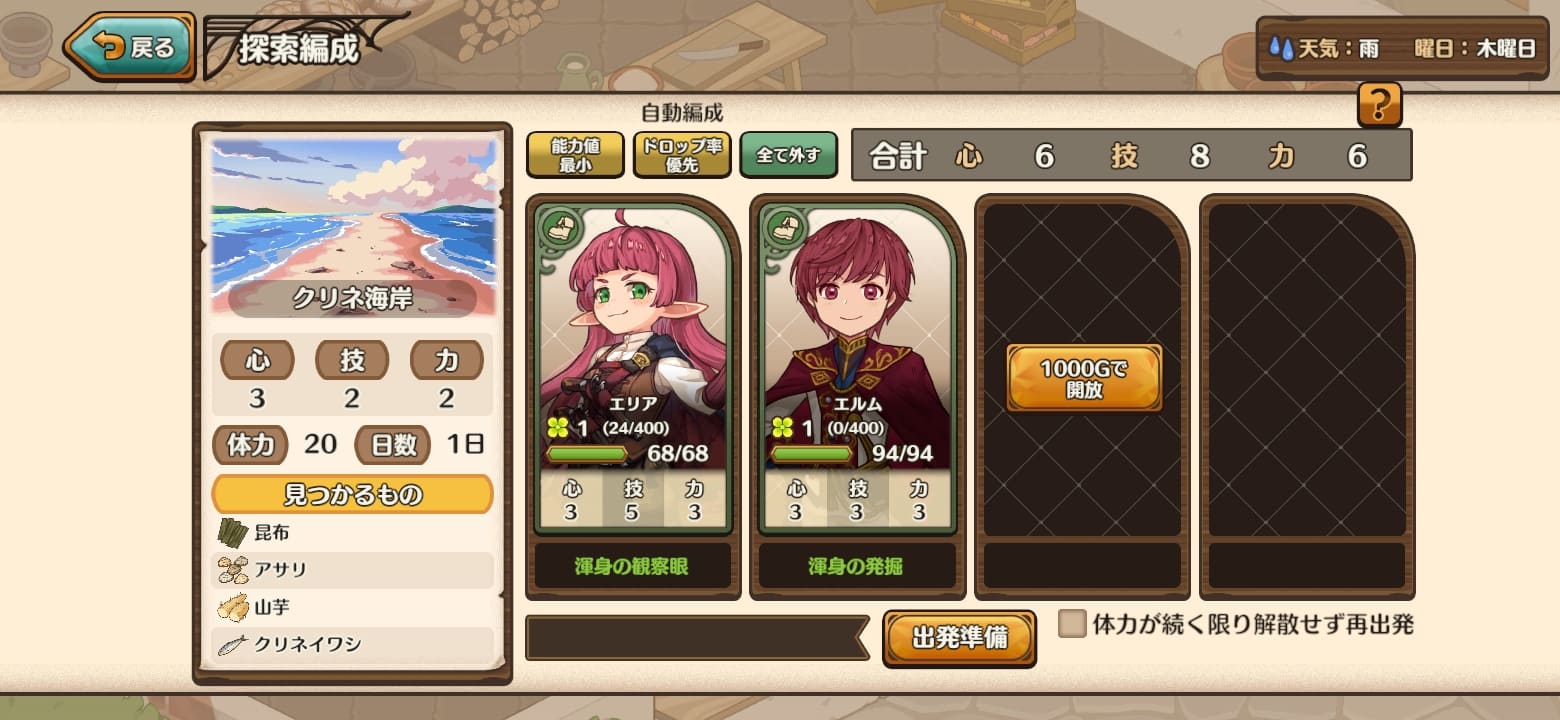Open the orange question mark help icon
This screenshot has height=720, width=1560.
click(x=1380, y=105)
